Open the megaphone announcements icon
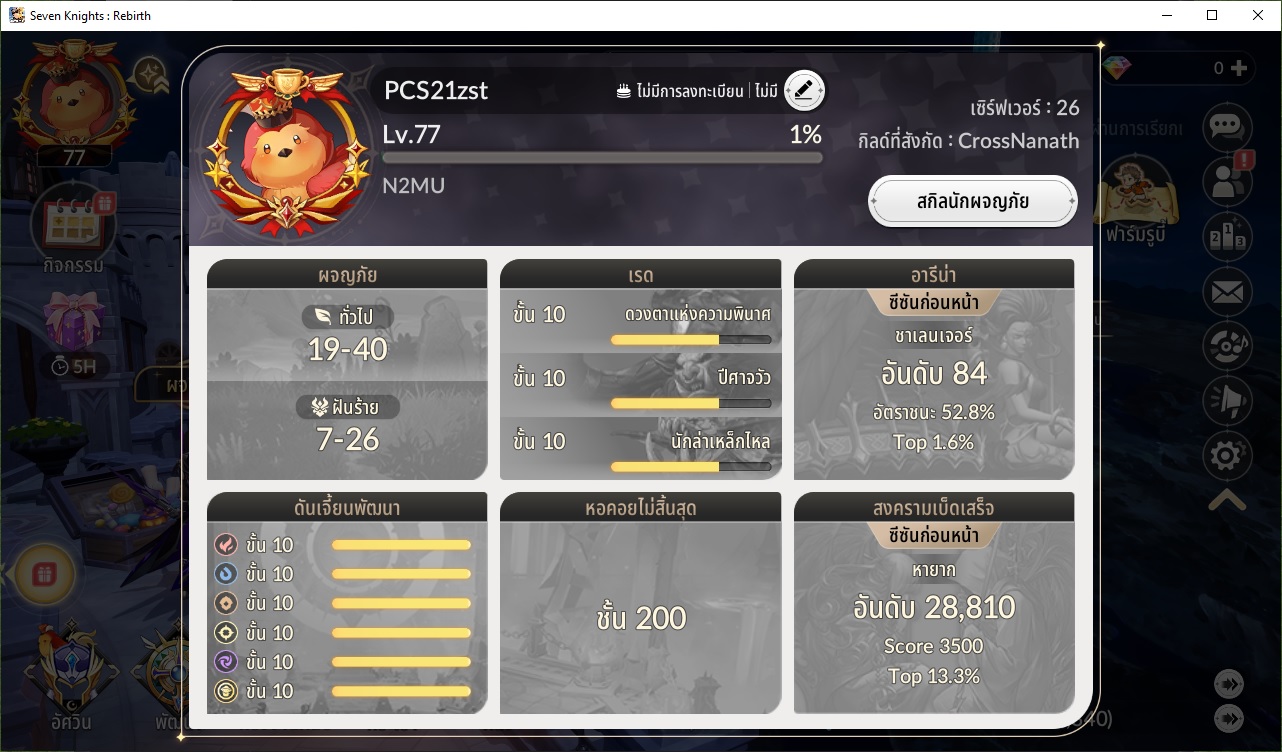Viewport: 1282px width, 752px height. (1226, 401)
